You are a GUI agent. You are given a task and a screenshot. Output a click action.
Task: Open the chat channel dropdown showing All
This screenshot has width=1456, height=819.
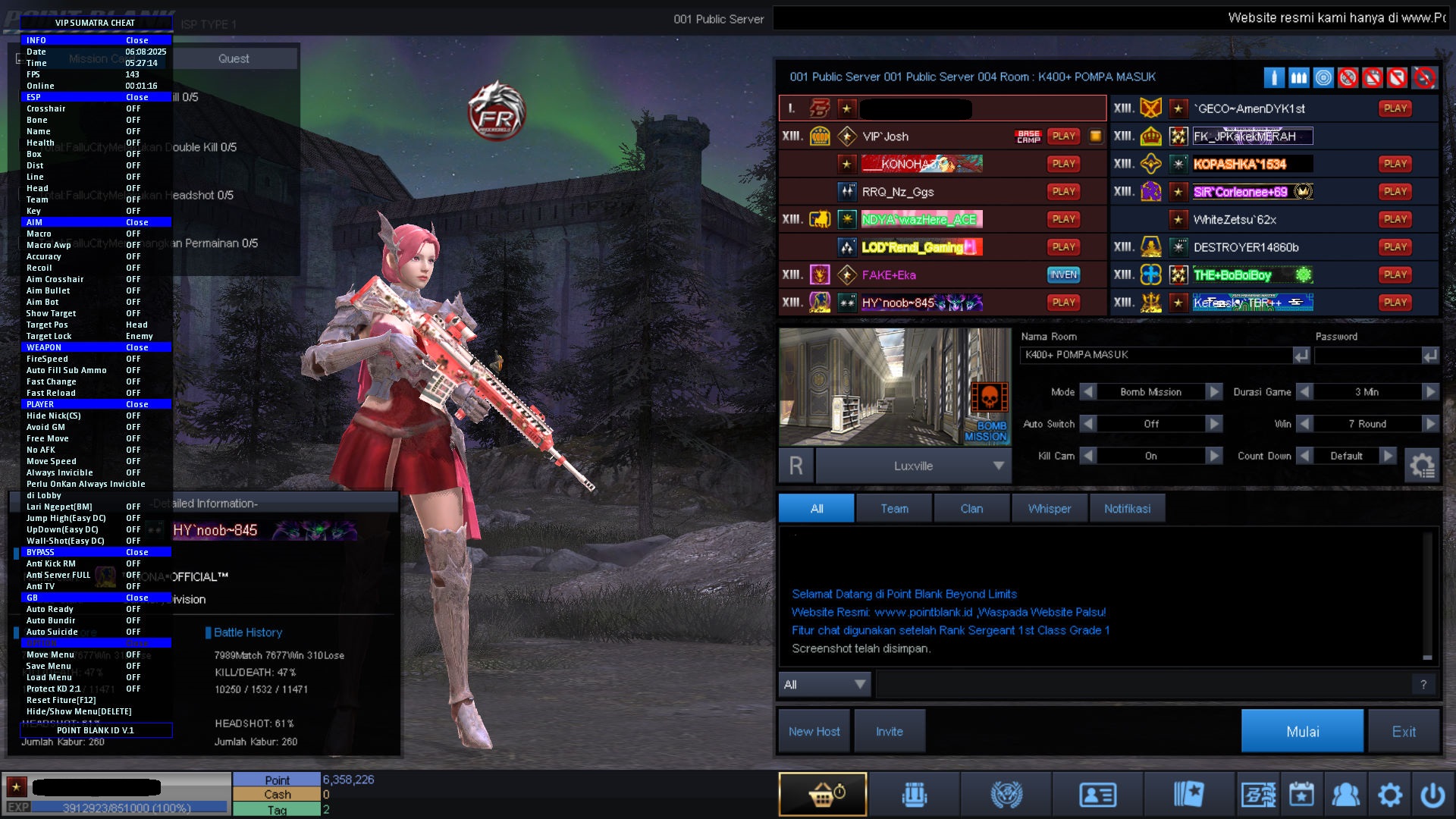[825, 684]
